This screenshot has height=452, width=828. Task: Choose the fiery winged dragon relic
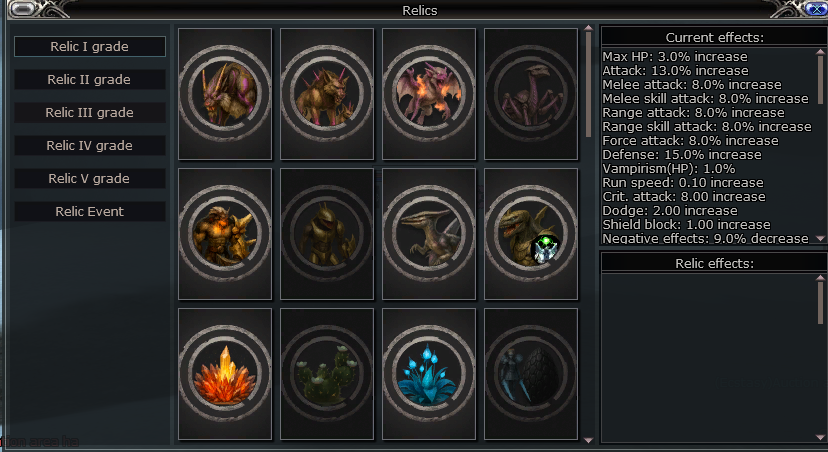[x=429, y=93]
